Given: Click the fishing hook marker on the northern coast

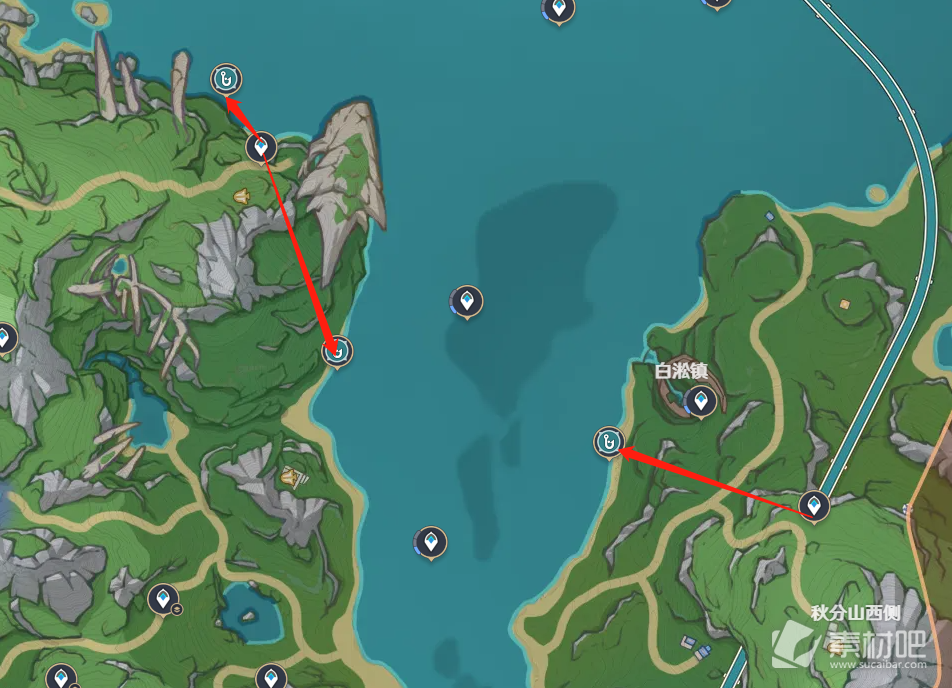Looking at the screenshot, I should click(227, 79).
